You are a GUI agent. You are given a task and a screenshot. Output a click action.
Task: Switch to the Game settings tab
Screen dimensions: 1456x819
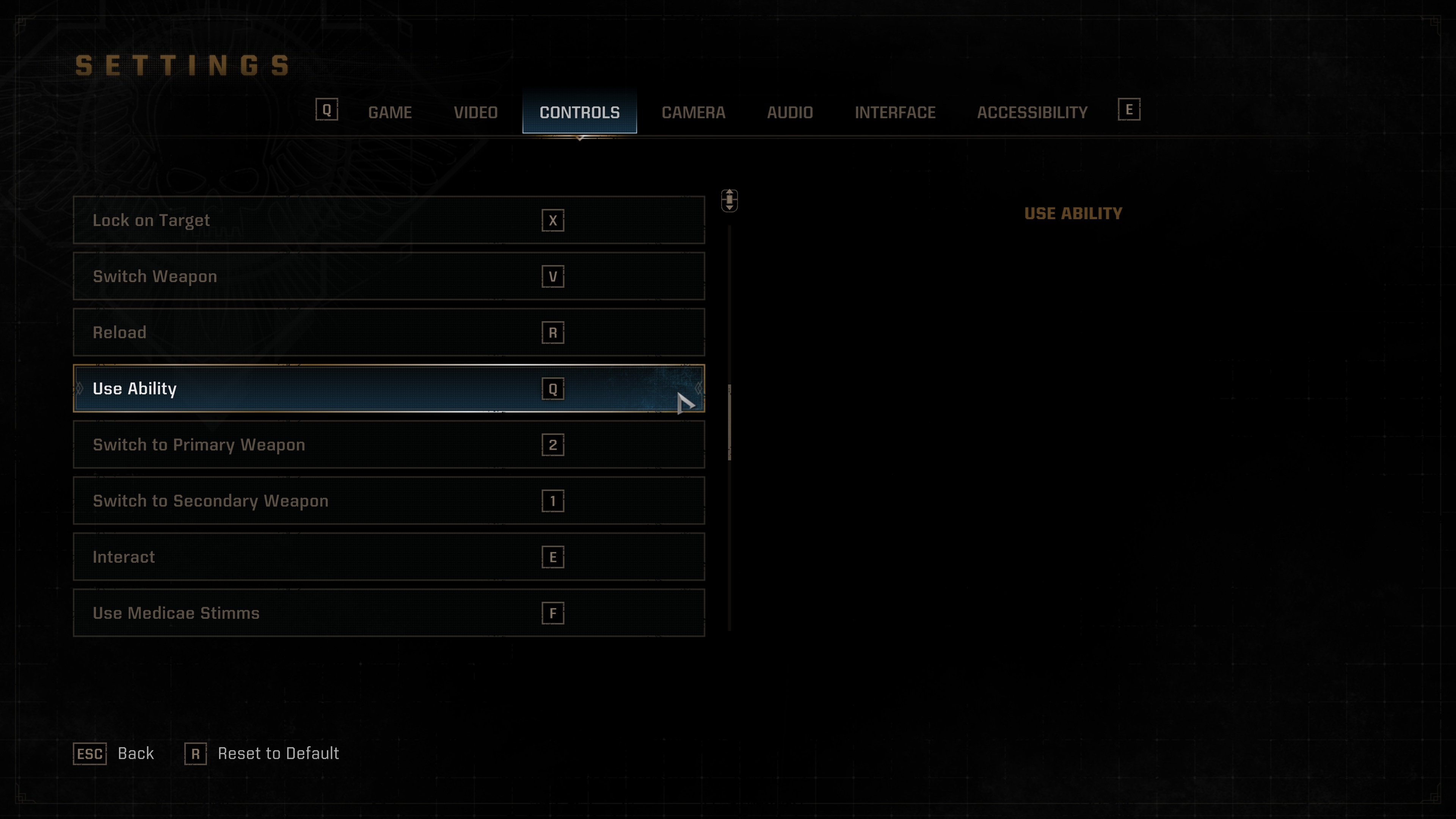[389, 113]
